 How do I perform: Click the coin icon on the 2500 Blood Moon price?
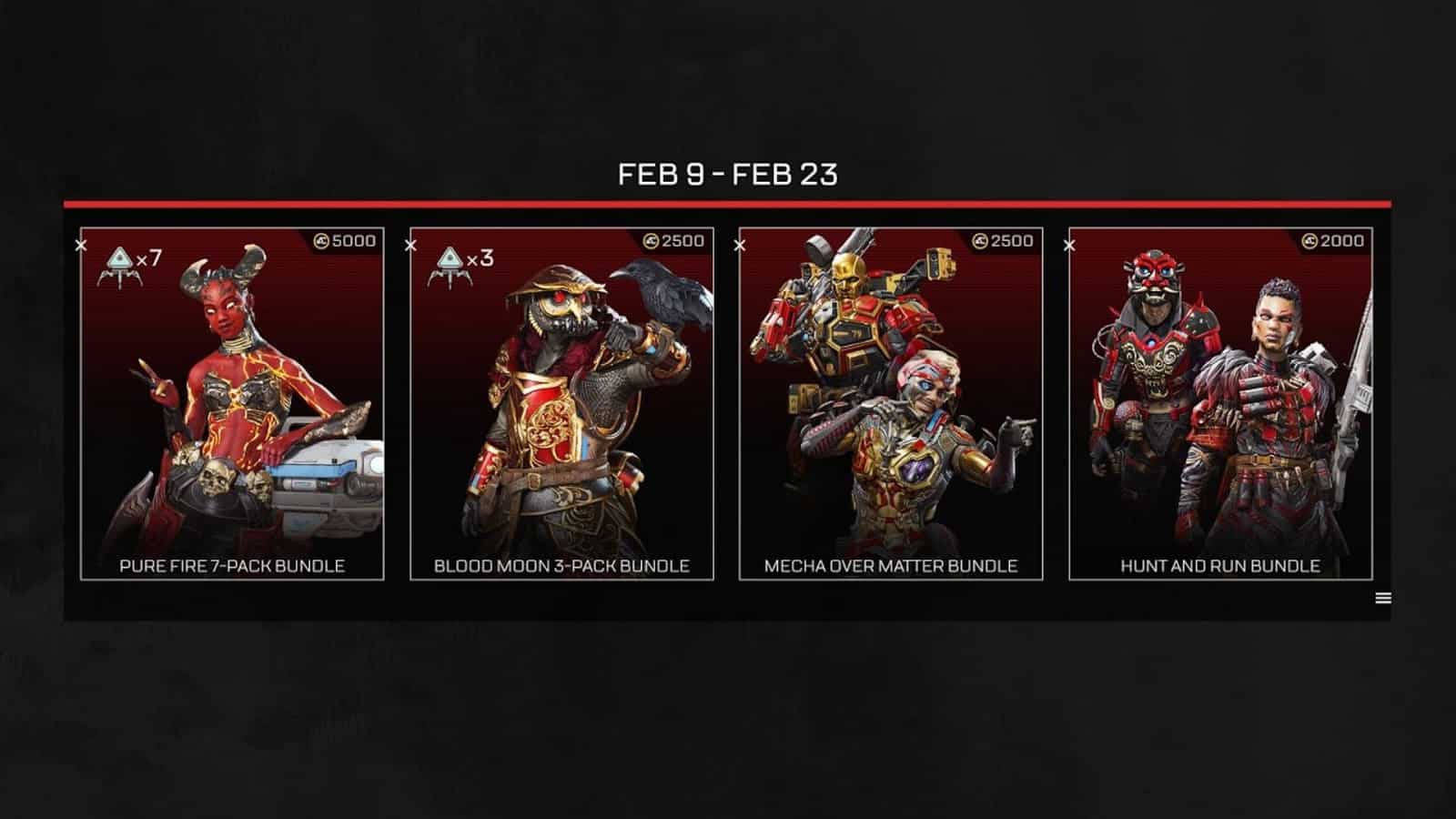[x=651, y=238]
